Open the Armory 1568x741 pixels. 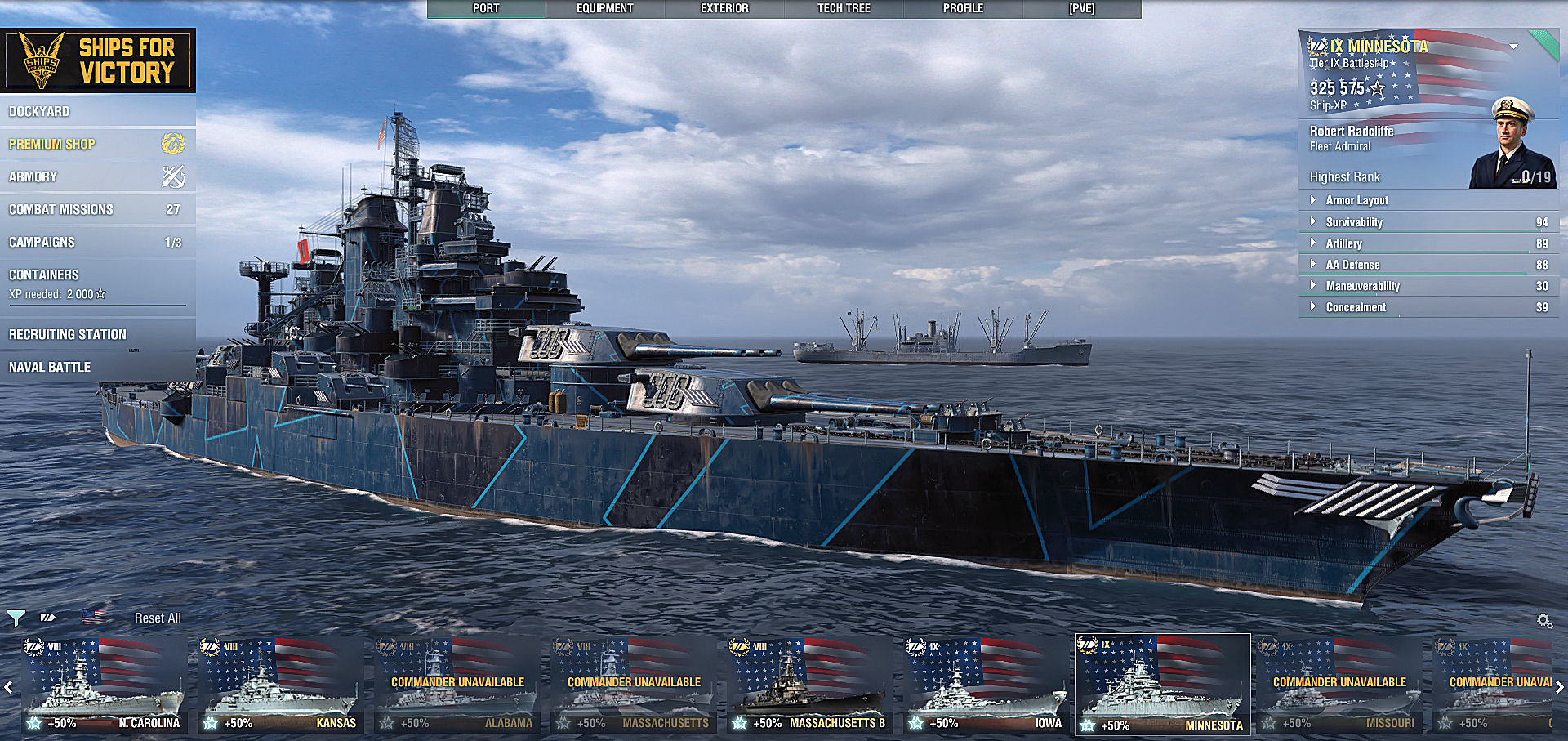(33, 176)
